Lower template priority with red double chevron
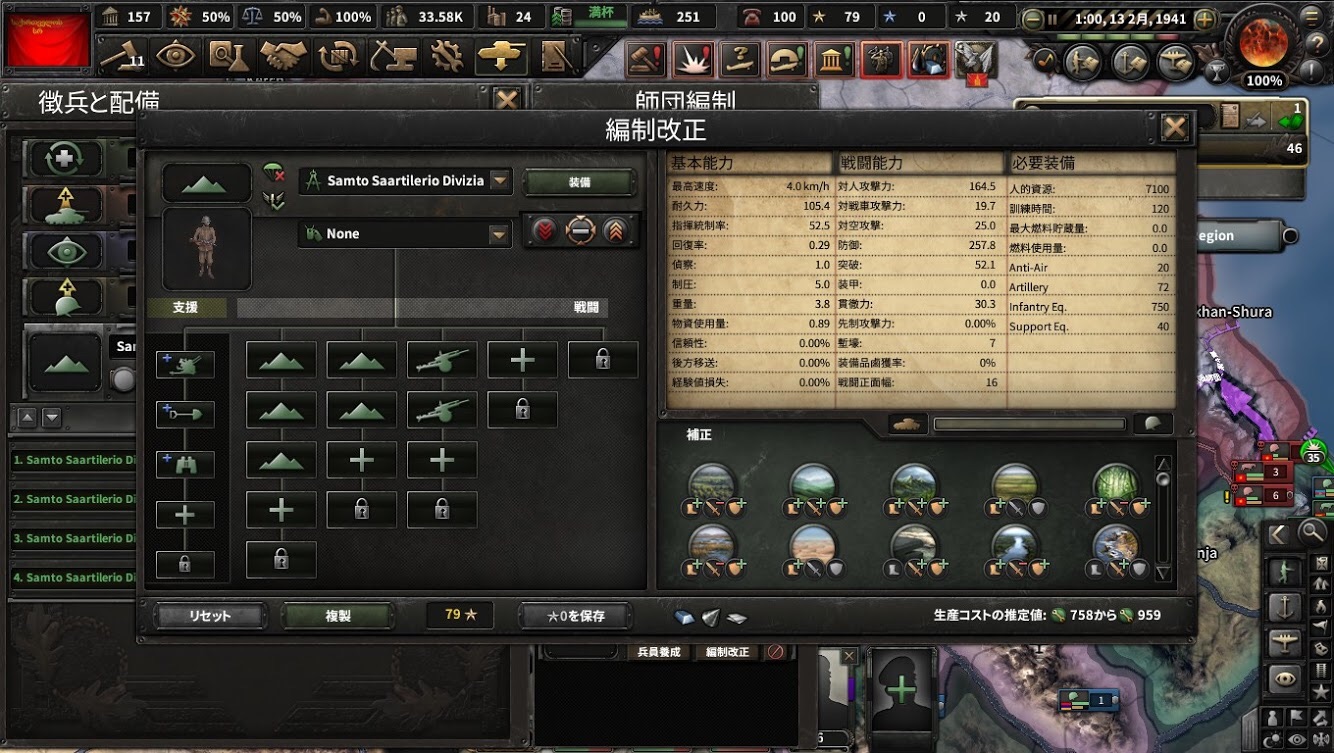This screenshot has width=1334, height=753. tap(546, 230)
